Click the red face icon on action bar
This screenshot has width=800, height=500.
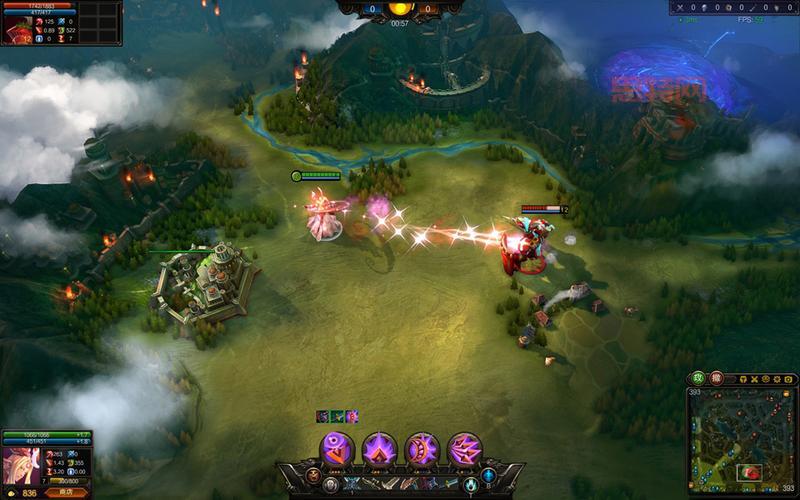(x=313, y=476)
